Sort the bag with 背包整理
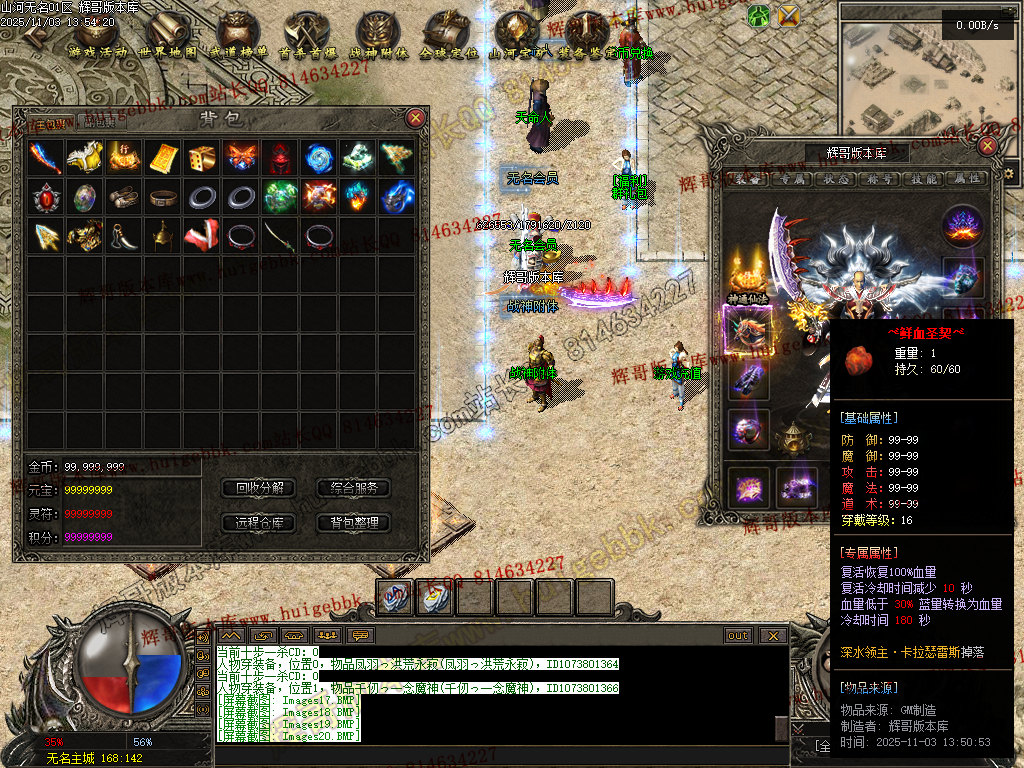This screenshot has height=768, width=1024. [x=353, y=522]
